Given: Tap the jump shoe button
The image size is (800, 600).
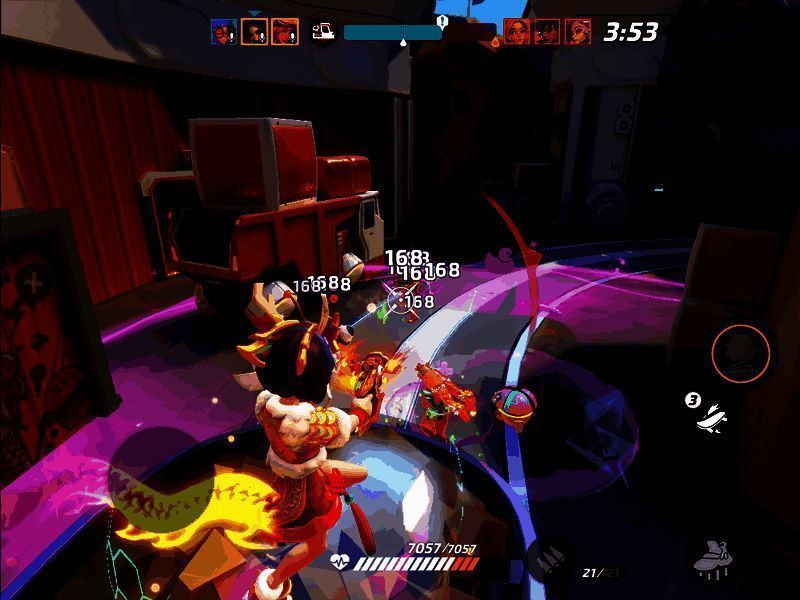Looking at the screenshot, I should coord(714,558).
